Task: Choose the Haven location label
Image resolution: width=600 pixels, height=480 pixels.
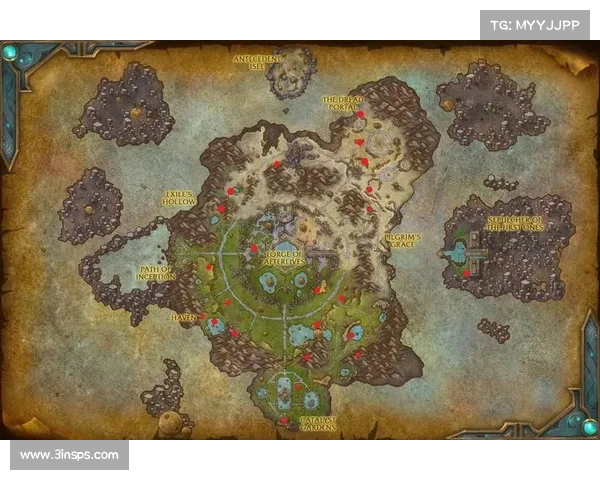Action: pyautogui.click(x=185, y=317)
